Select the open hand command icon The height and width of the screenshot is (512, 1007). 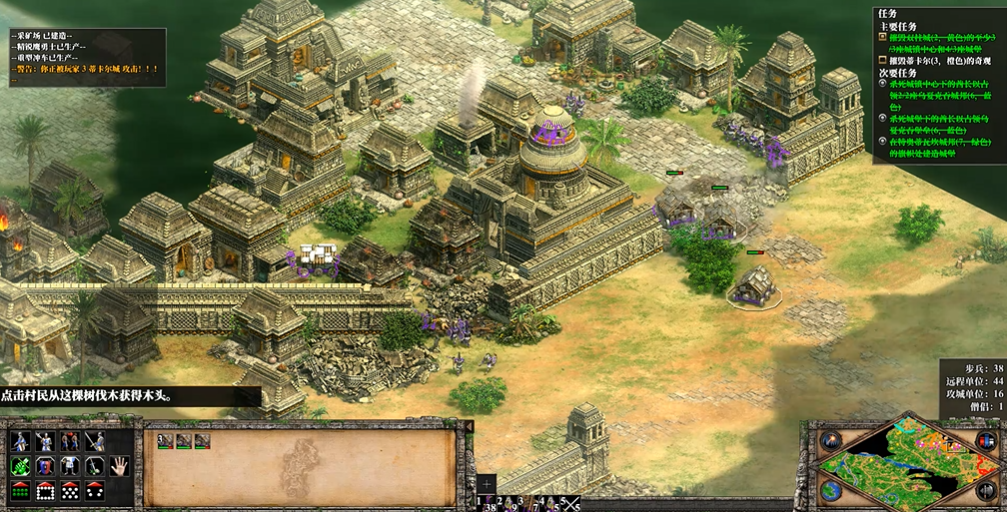[x=120, y=465]
